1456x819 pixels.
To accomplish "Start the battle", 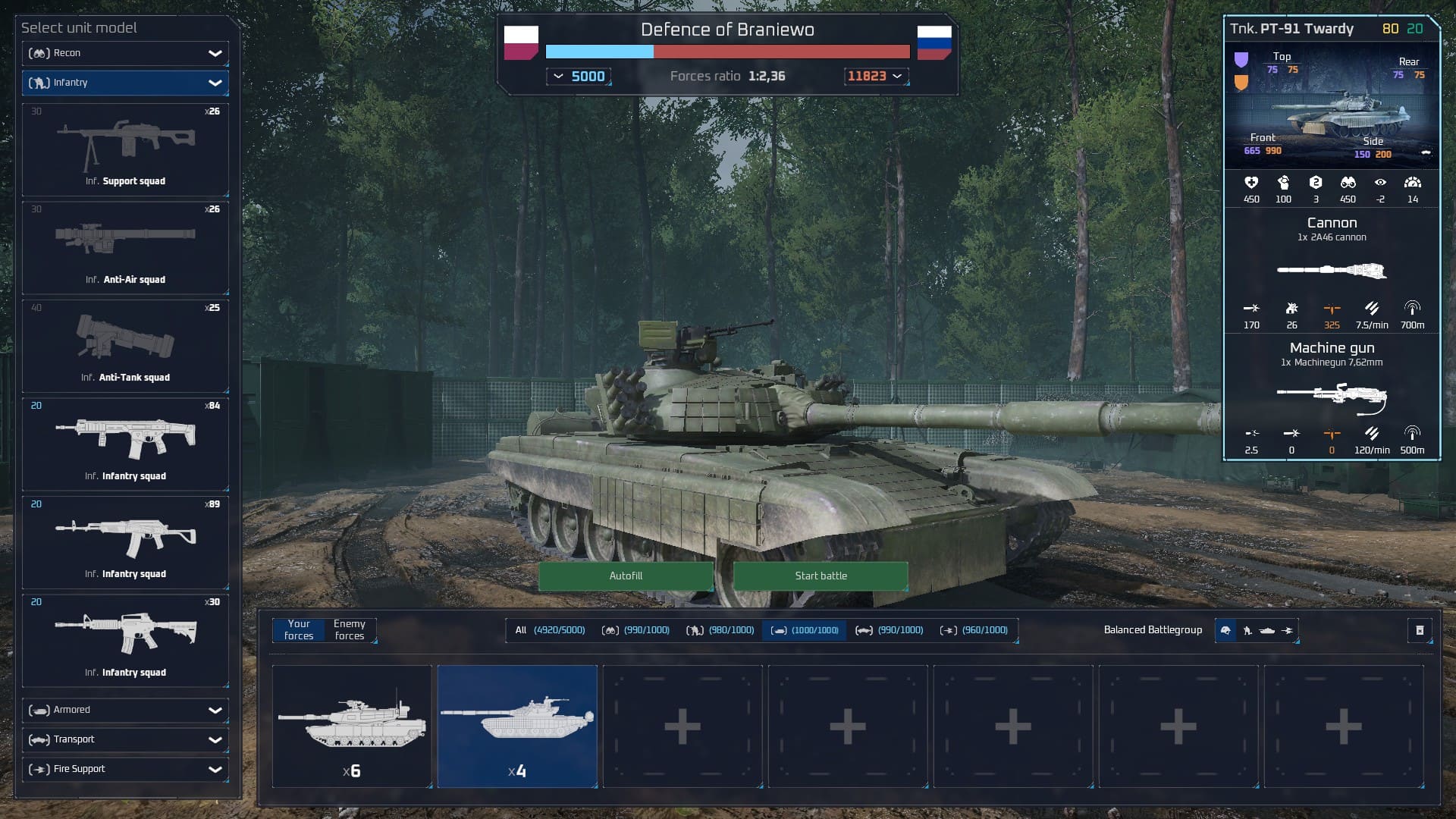I will (x=821, y=576).
